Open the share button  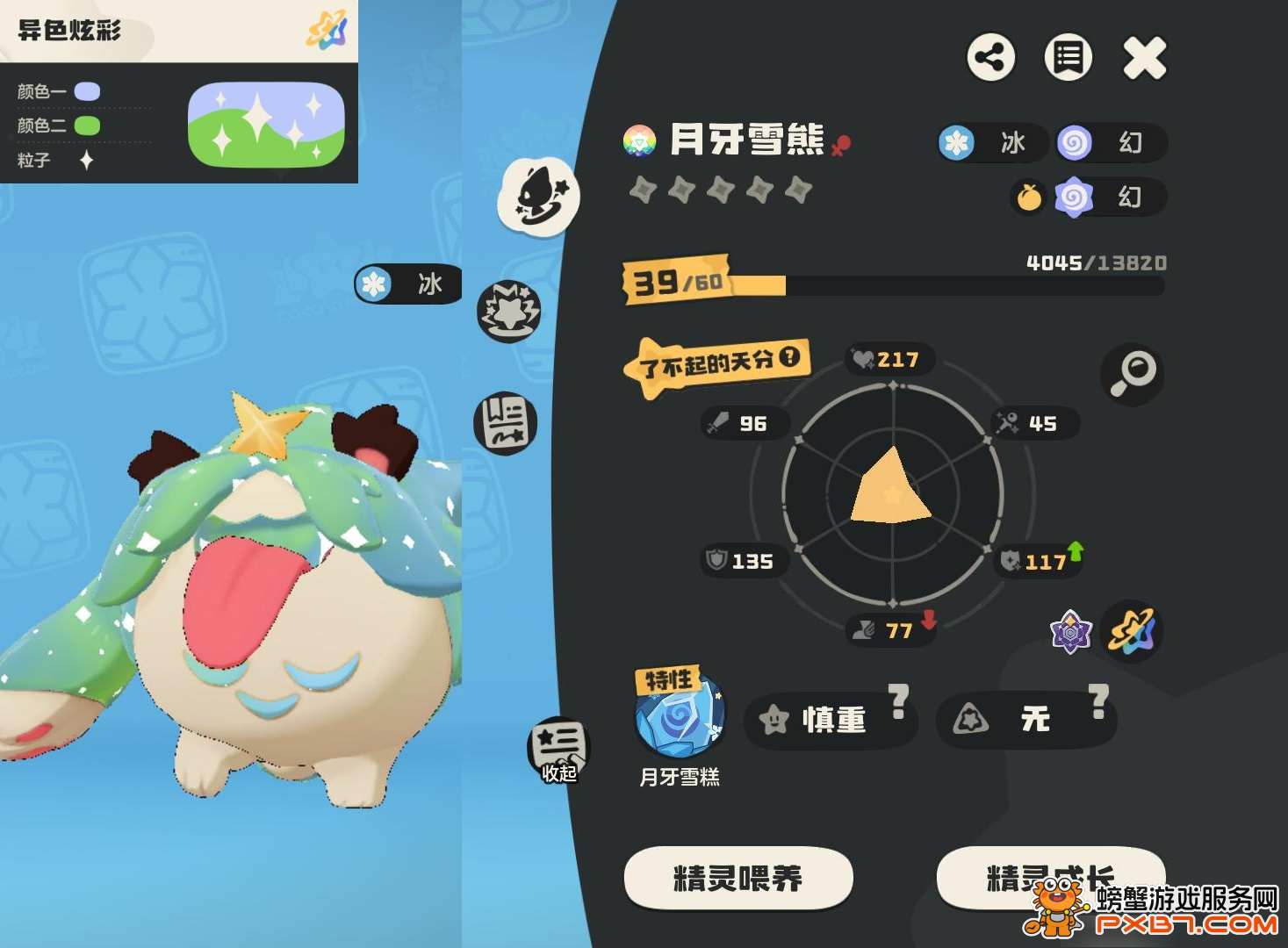pos(991,58)
